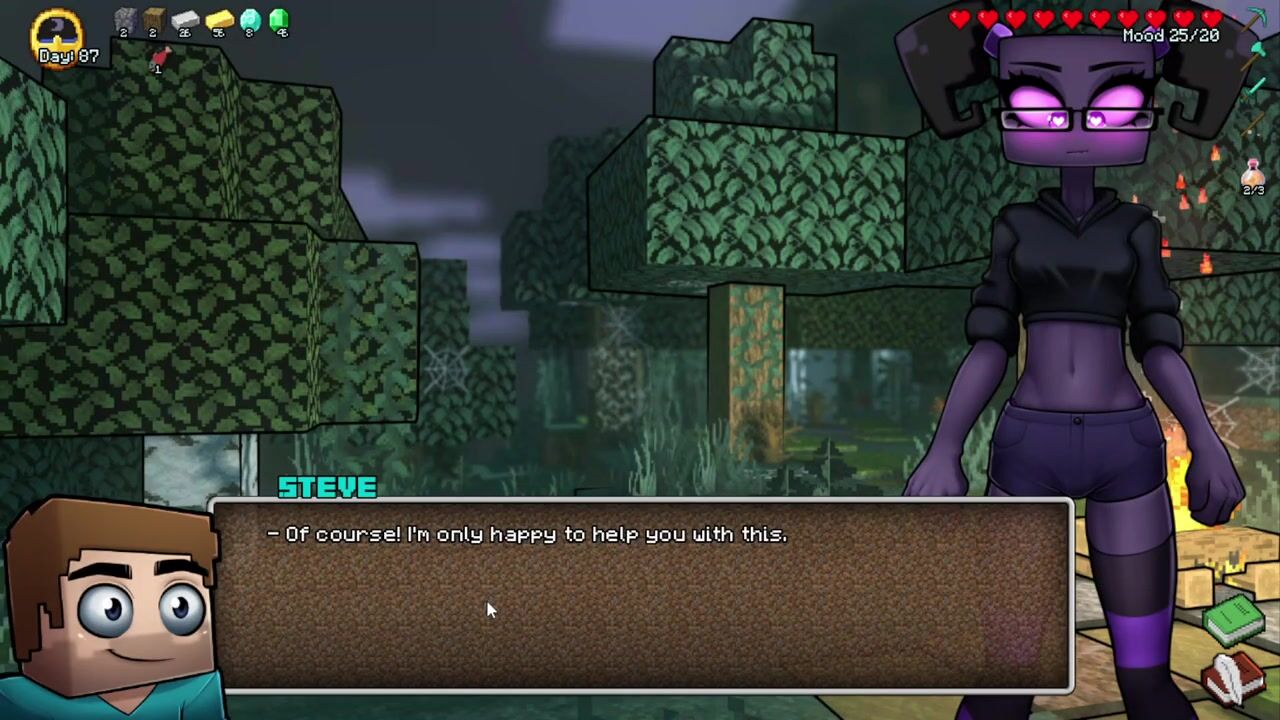The height and width of the screenshot is (720, 1280).
Task: Click the red fish item icon
Action: 159,58
